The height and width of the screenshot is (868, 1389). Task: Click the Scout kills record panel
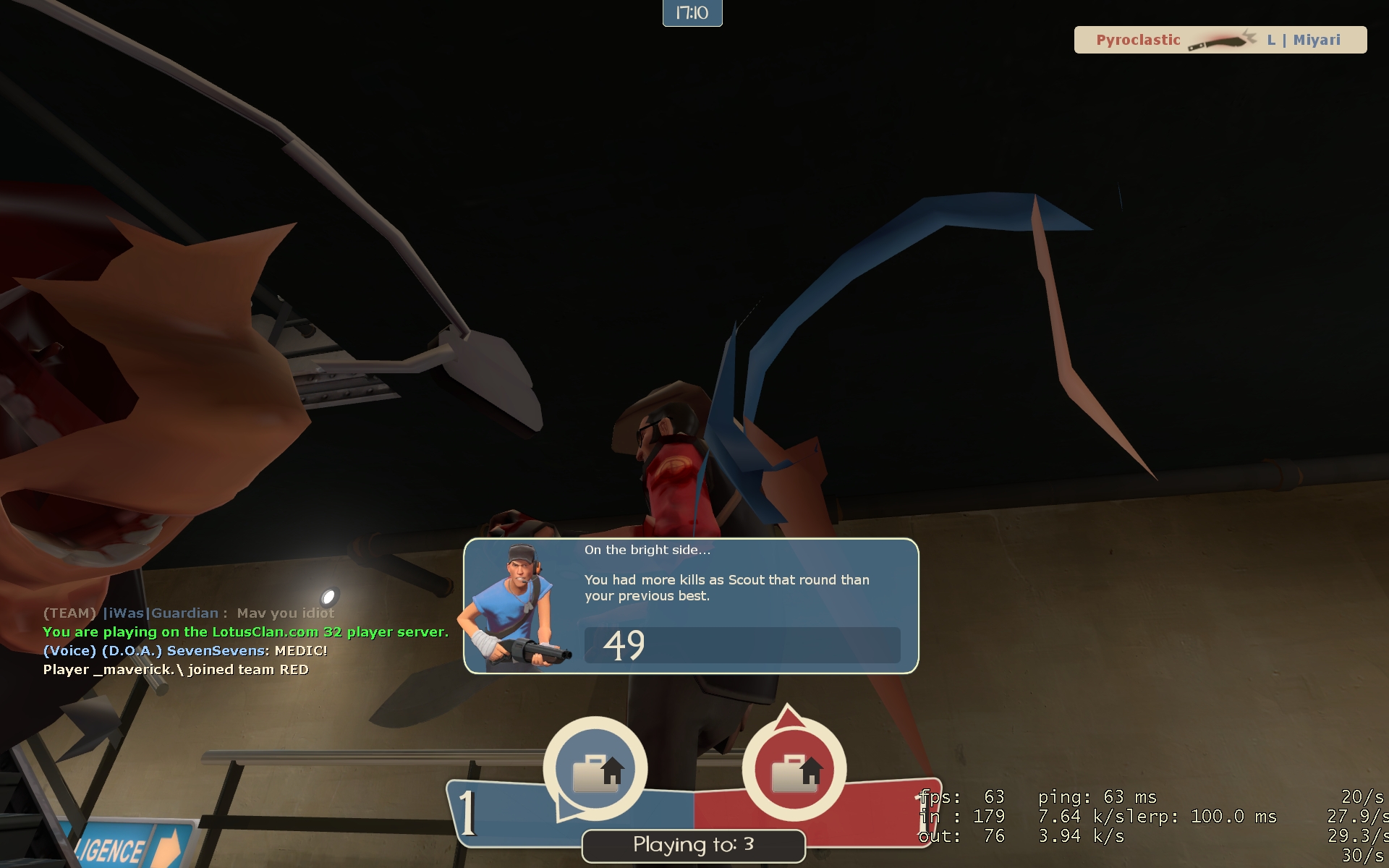coord(691,606)
